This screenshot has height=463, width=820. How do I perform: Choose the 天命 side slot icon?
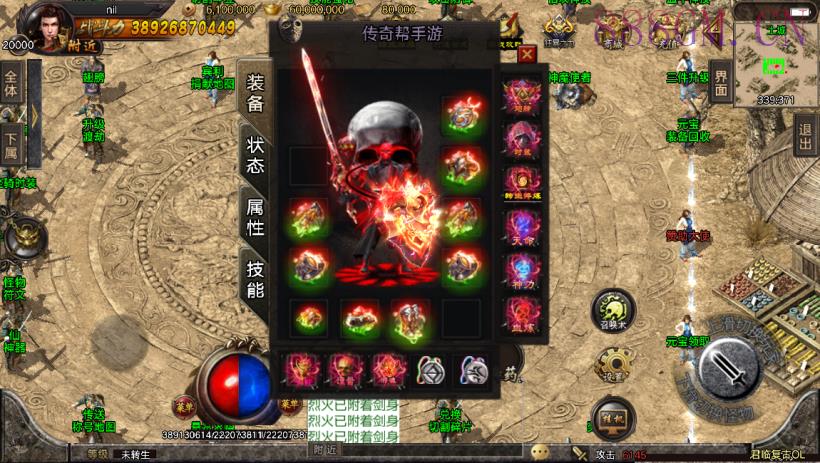tap(520, 227)
